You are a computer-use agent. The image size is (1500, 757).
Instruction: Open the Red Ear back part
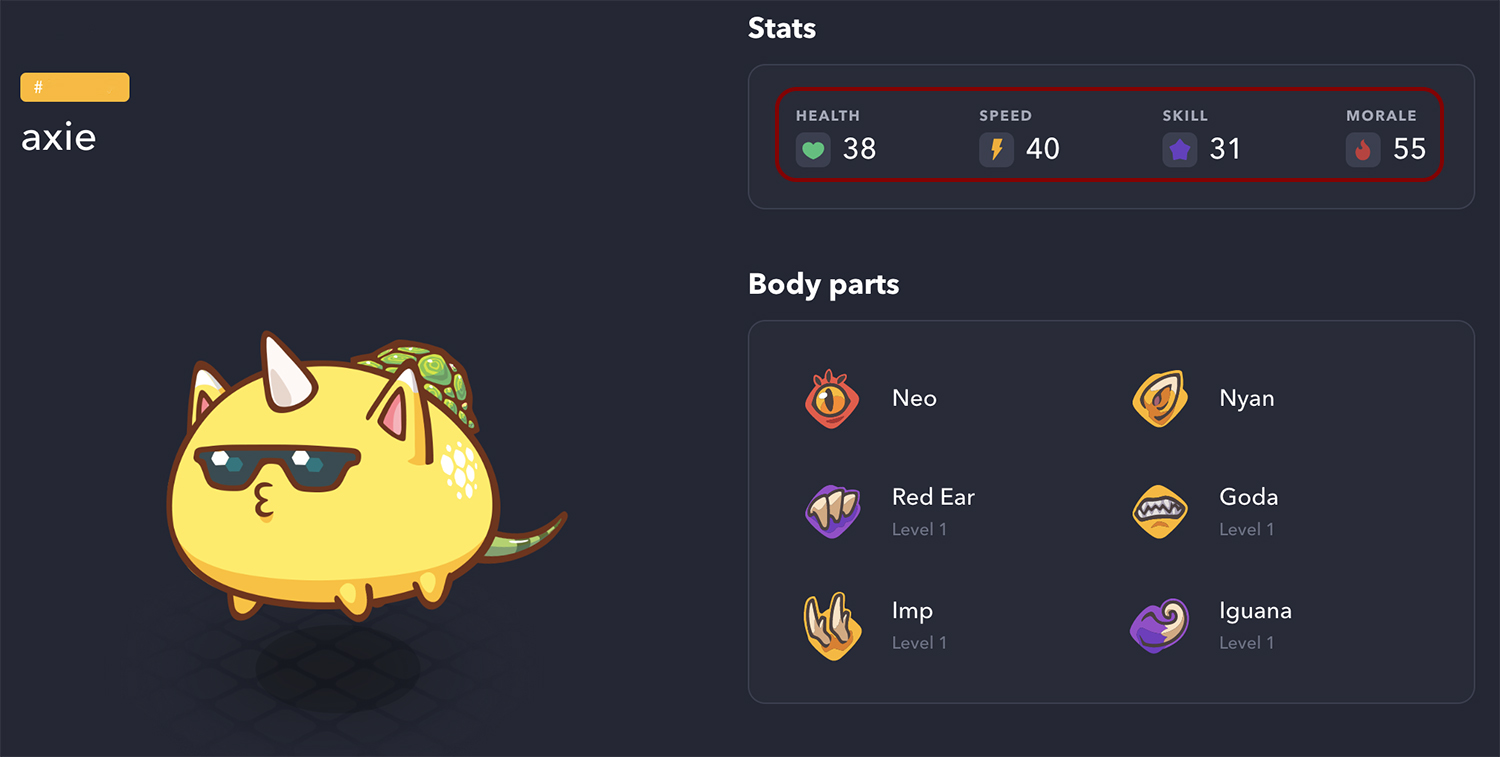click(932, 498)
